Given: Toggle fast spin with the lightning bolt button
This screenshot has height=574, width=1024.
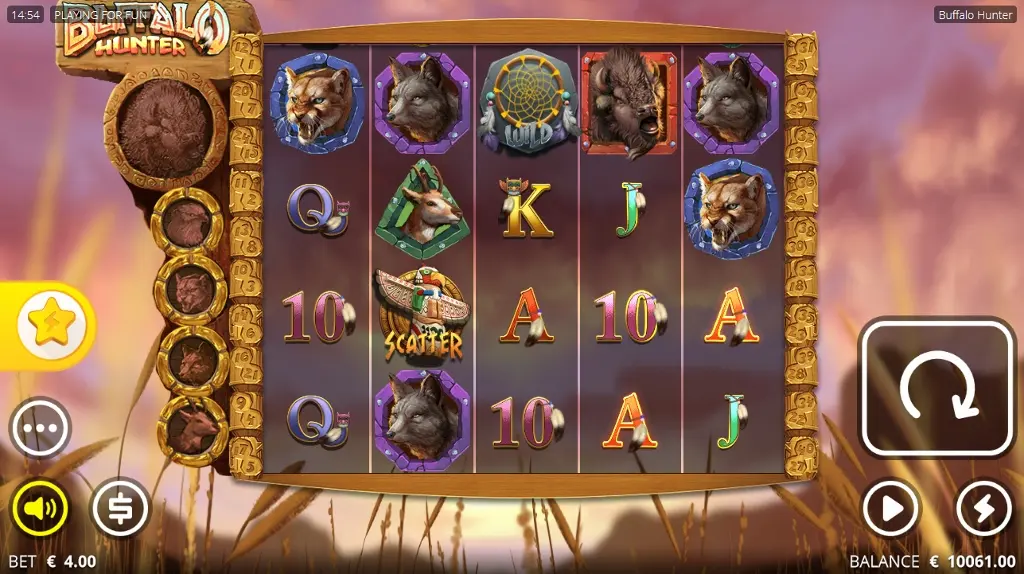Looking at the screenshot, I should click(984, 510).
